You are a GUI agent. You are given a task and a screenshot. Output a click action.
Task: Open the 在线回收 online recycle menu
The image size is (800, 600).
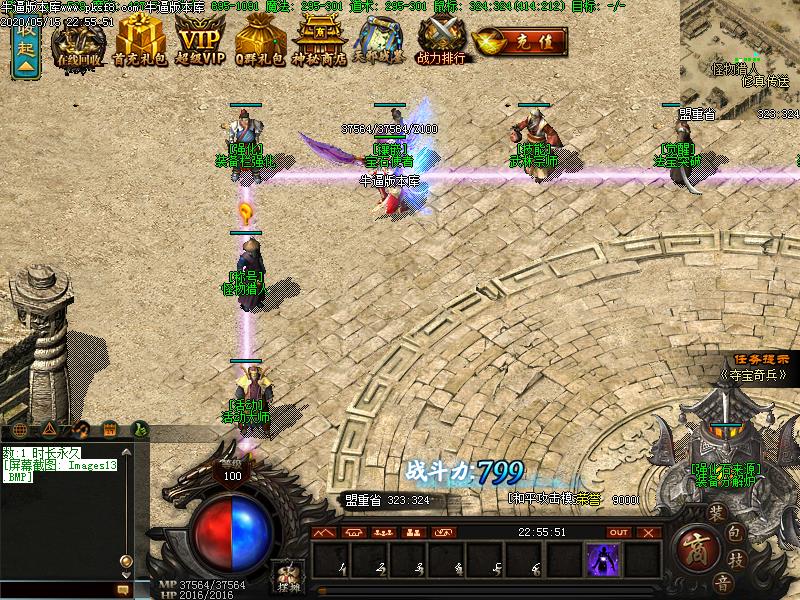(x=80, y=40)
